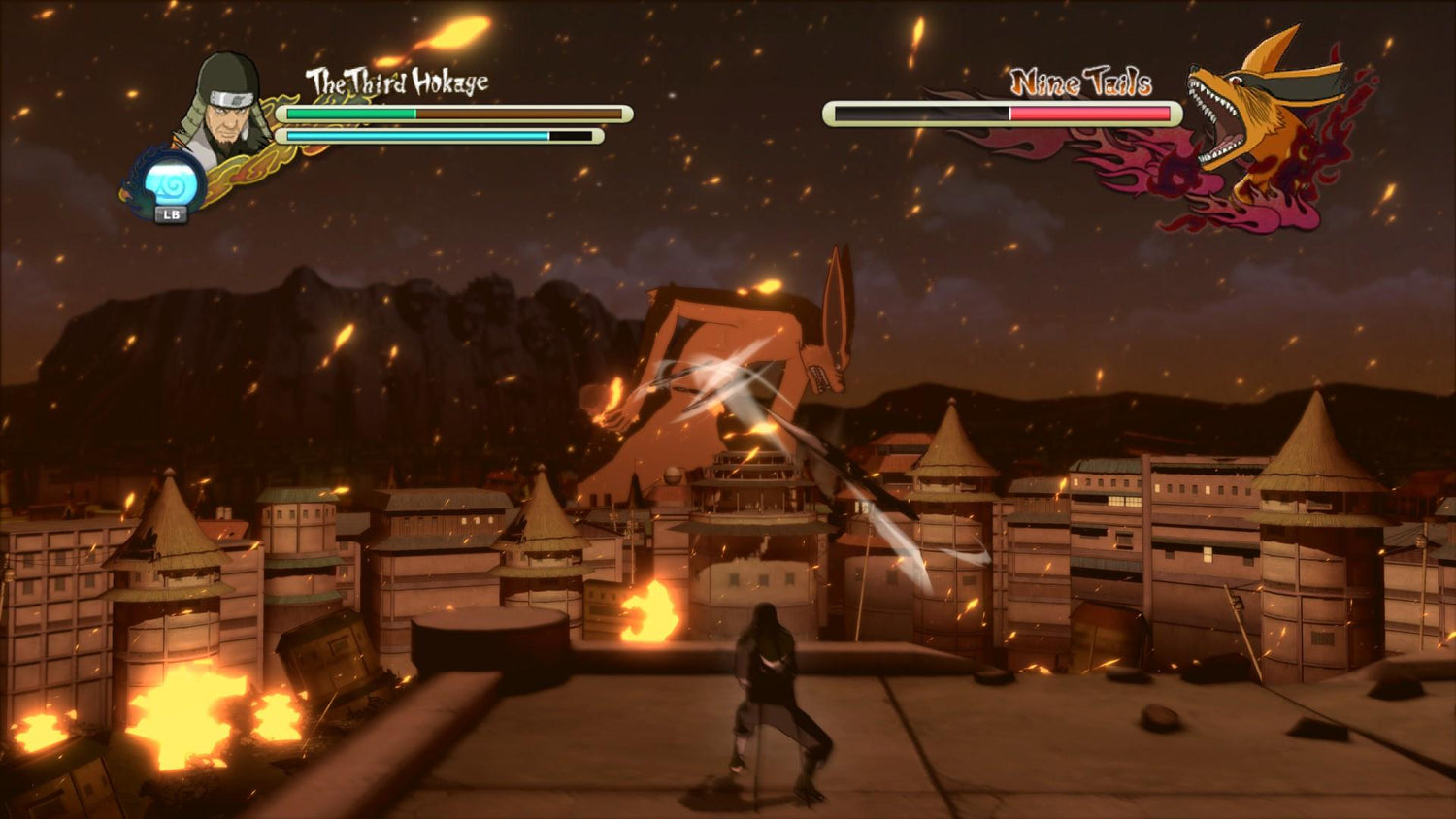Image resolution: width=1456 pixels, height=819 pixels.
Task: Toggle the Third Hokage's green health gauge
Action: click(x=349, y=115)
